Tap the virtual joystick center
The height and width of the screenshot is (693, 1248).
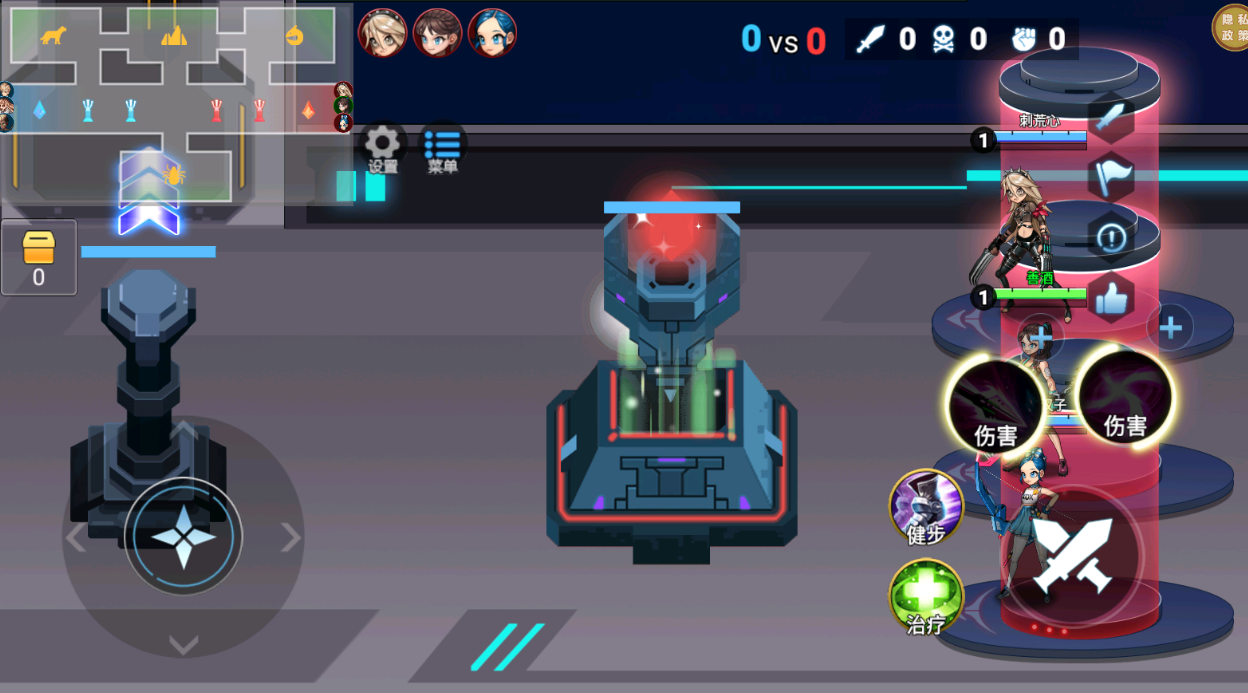[184, 537]
